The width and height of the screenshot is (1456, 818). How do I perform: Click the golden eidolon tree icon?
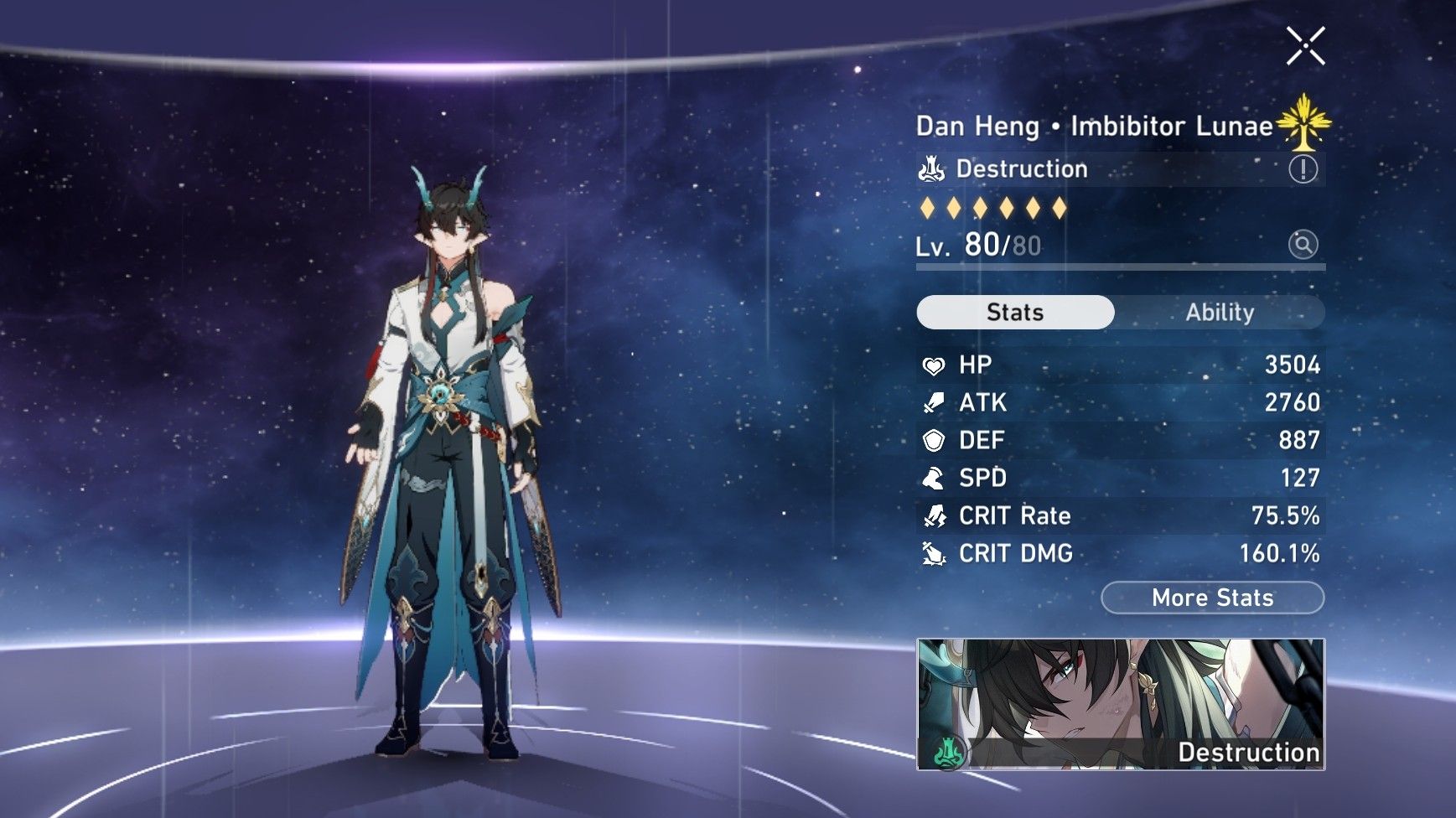[x=1303, y=124]
